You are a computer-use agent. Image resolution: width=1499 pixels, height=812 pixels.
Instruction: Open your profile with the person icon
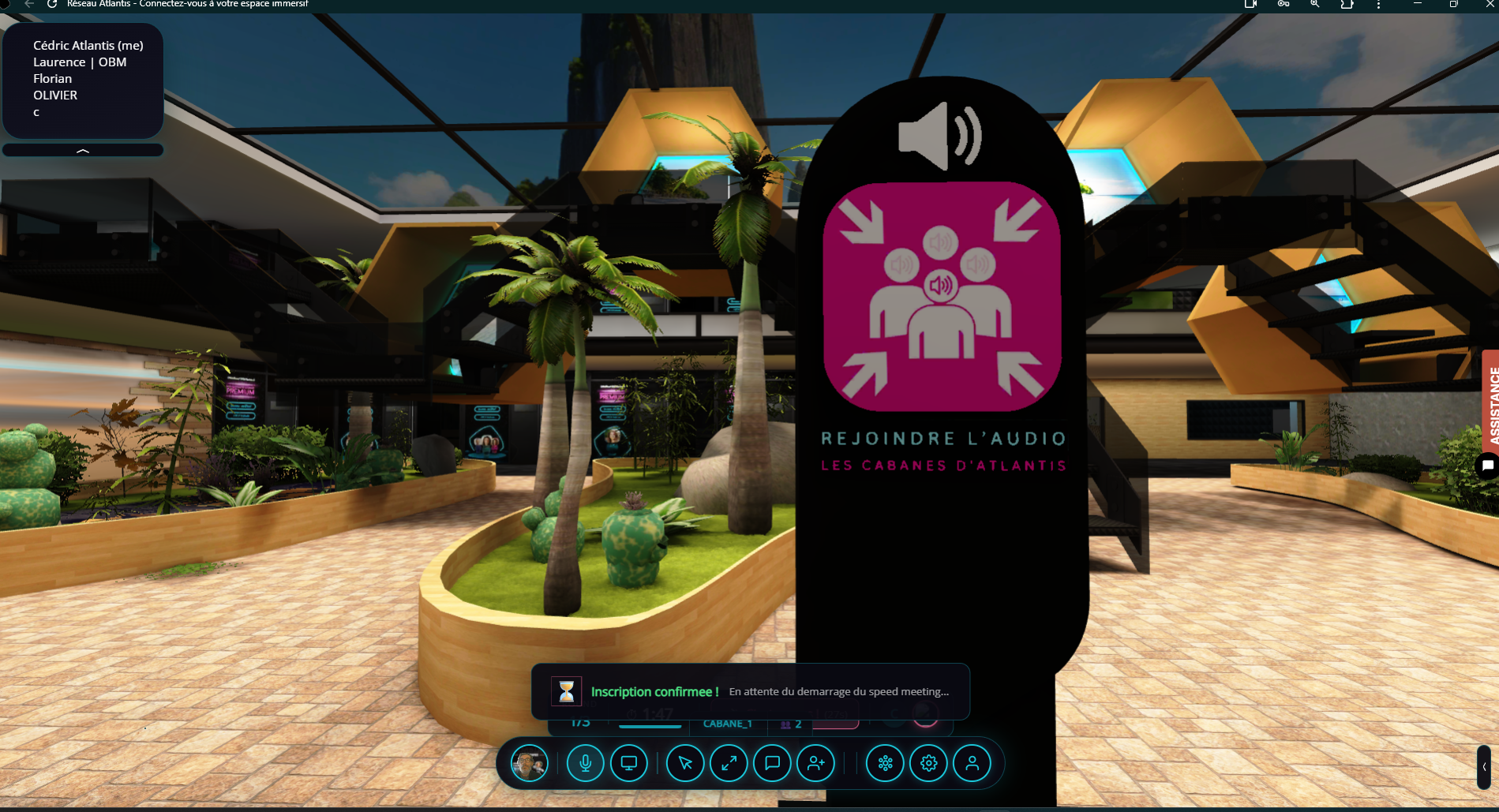(x=973, y=763)
